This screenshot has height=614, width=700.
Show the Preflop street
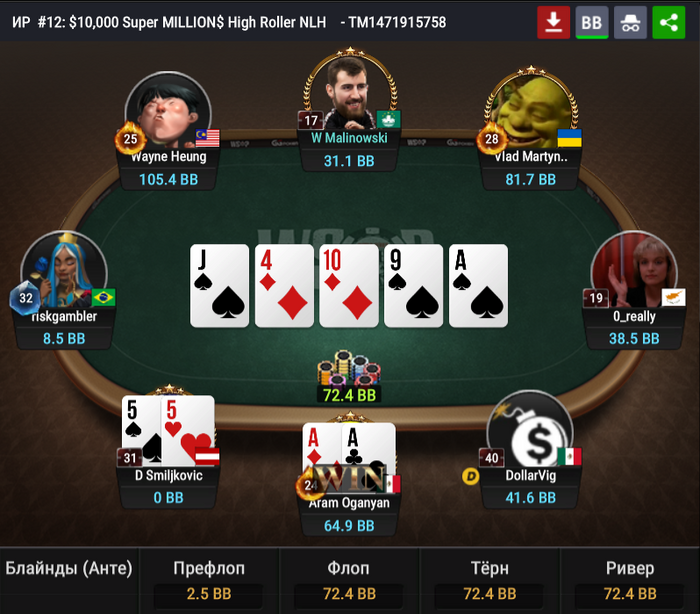[x=209, y=581]
